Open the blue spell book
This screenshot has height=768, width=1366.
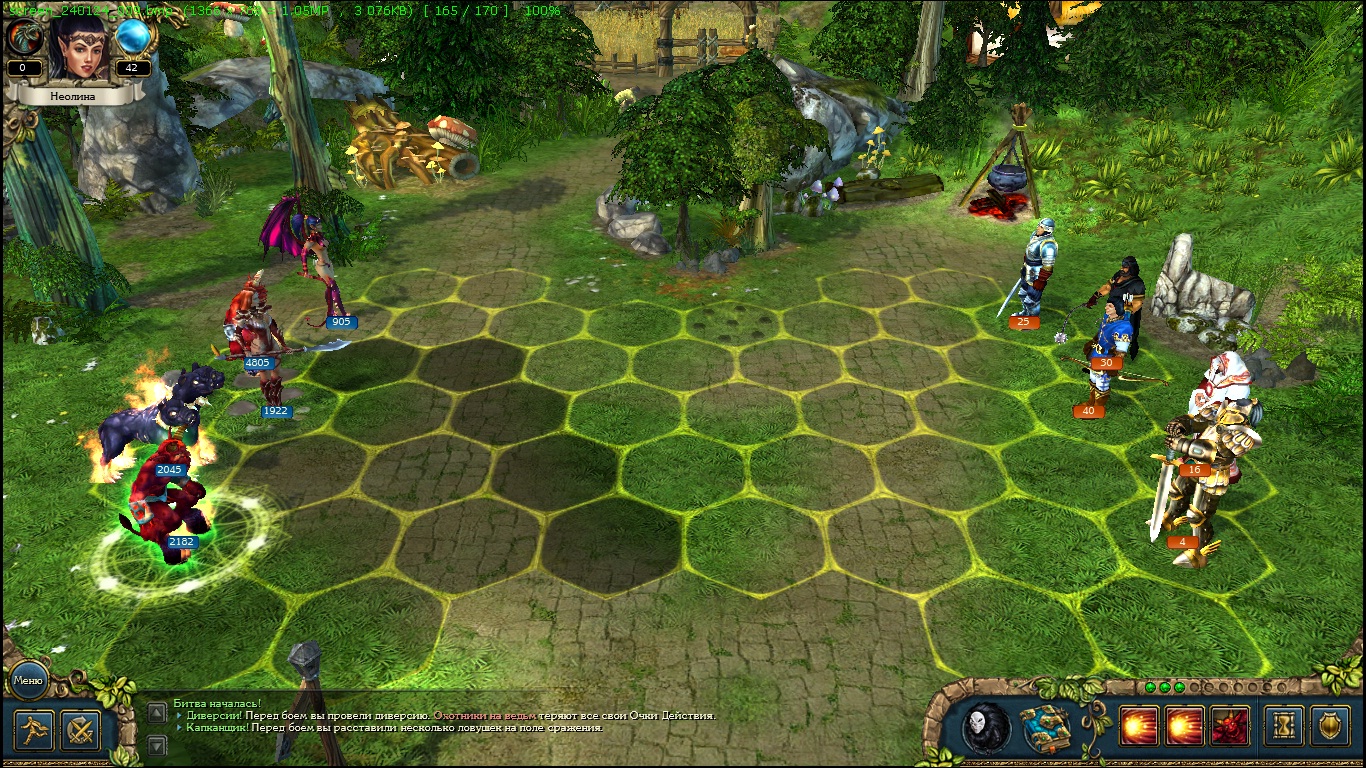1045,727
